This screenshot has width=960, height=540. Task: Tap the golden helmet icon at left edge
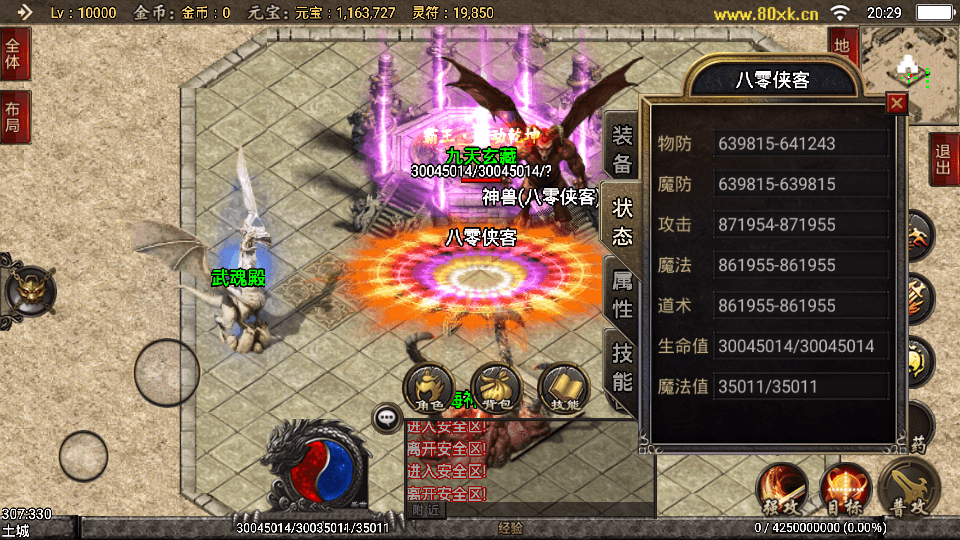coord(28,290)
